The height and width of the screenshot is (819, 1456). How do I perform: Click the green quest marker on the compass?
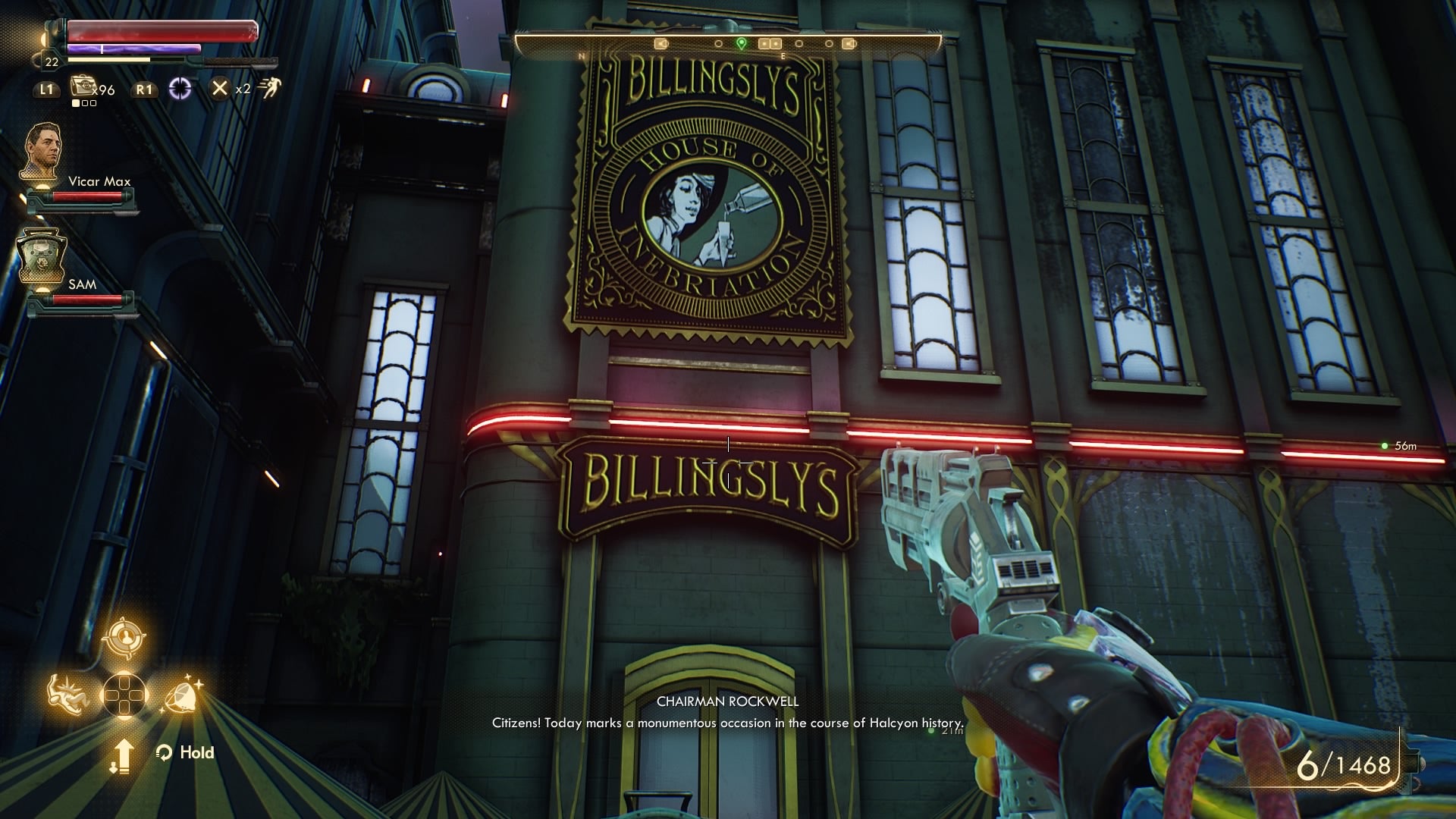click(742, 43)
